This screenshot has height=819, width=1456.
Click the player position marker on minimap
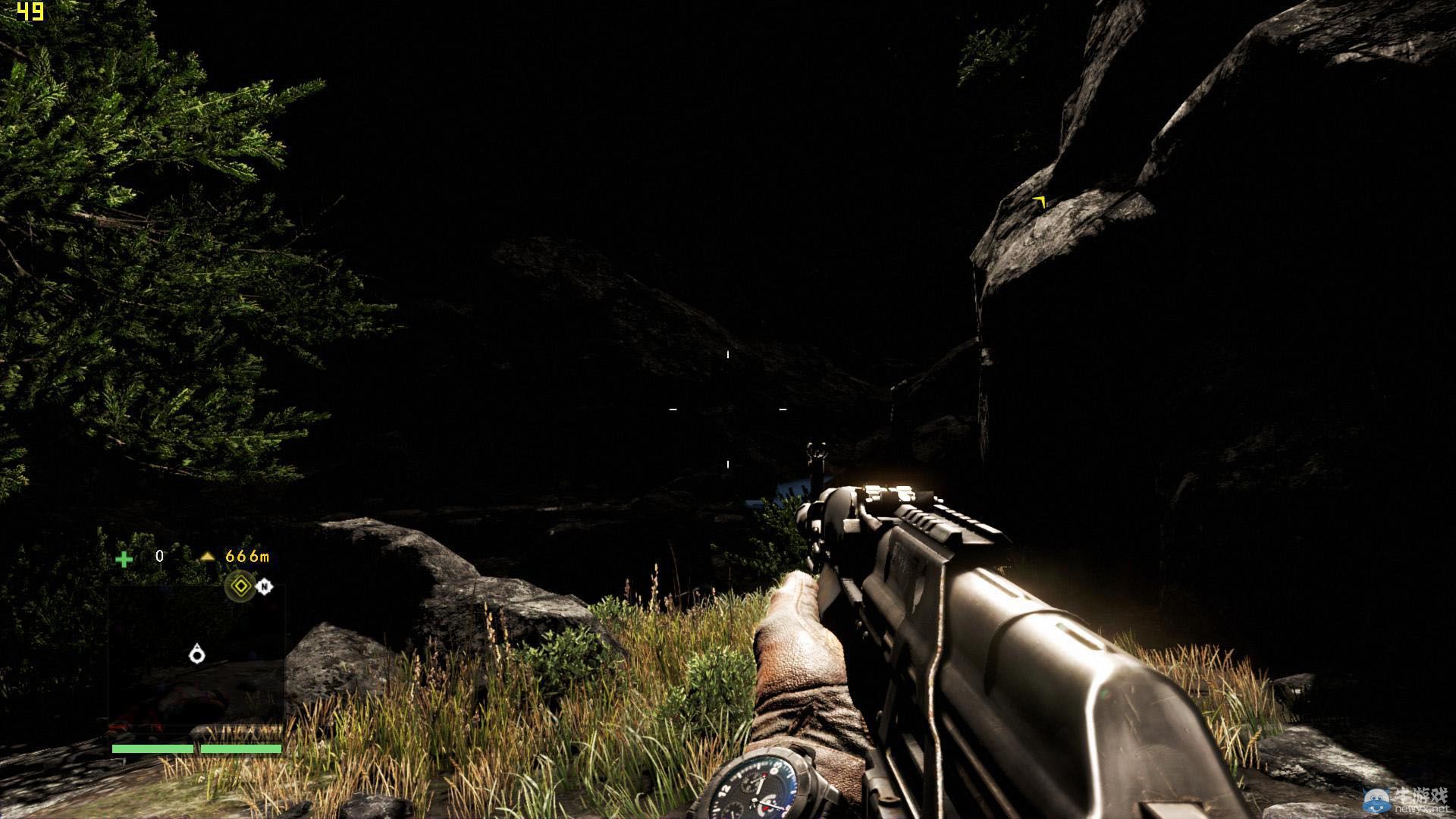click(197, 653)
